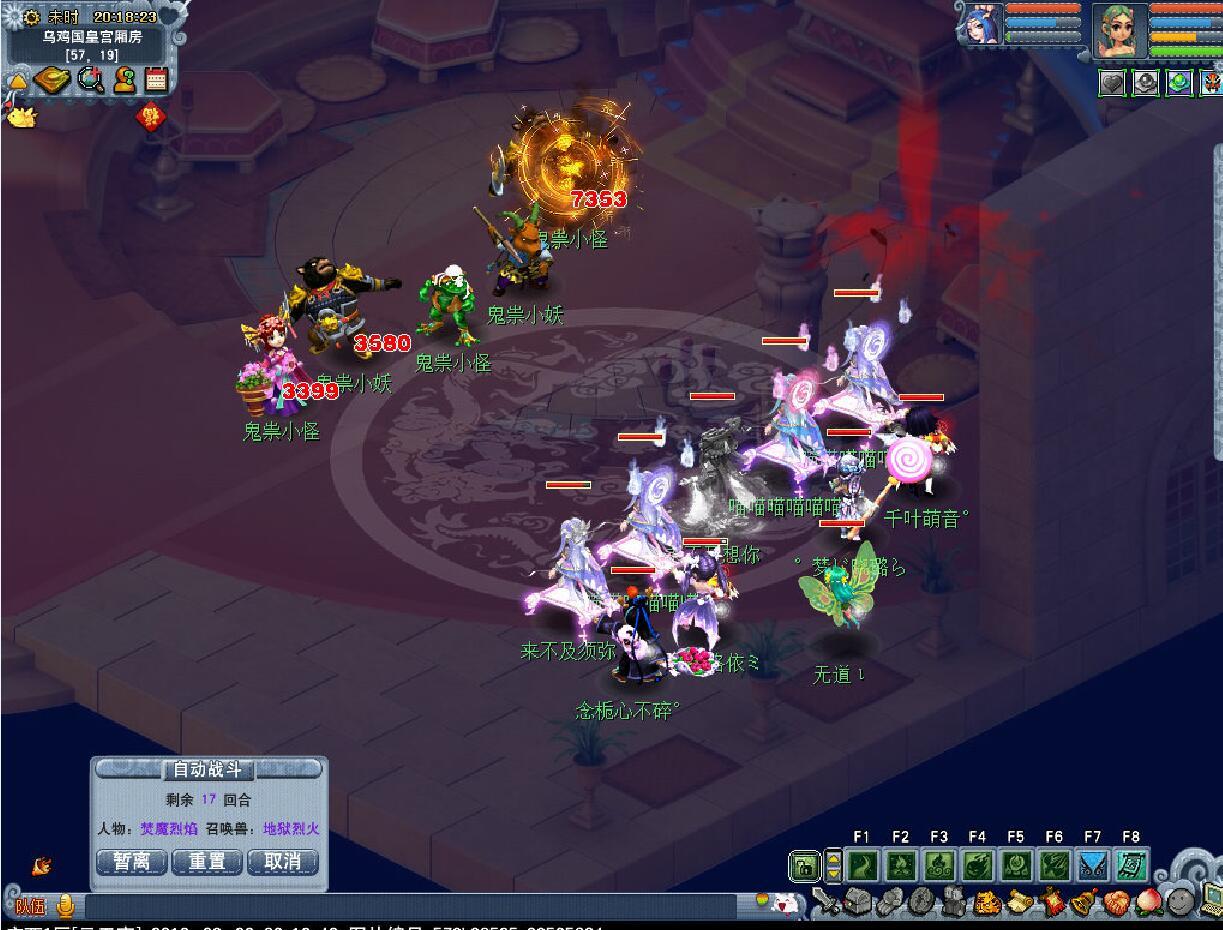Collapse the panel with the yellow triangle arrow
The width and height of the screenshot is (1223, 930).
[x=17, y=82]
